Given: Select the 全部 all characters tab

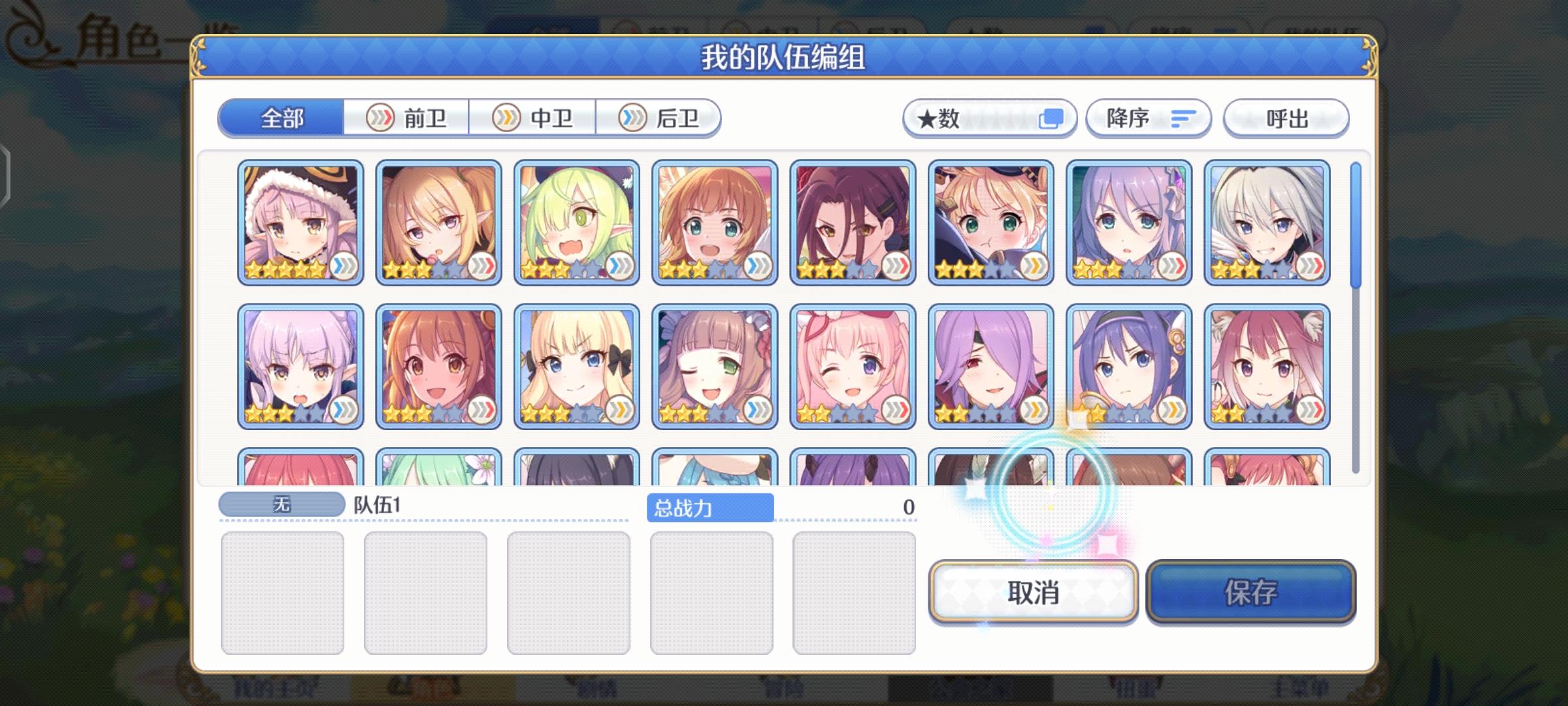Looking at the screenshot, I should click(x=282, y=118).
